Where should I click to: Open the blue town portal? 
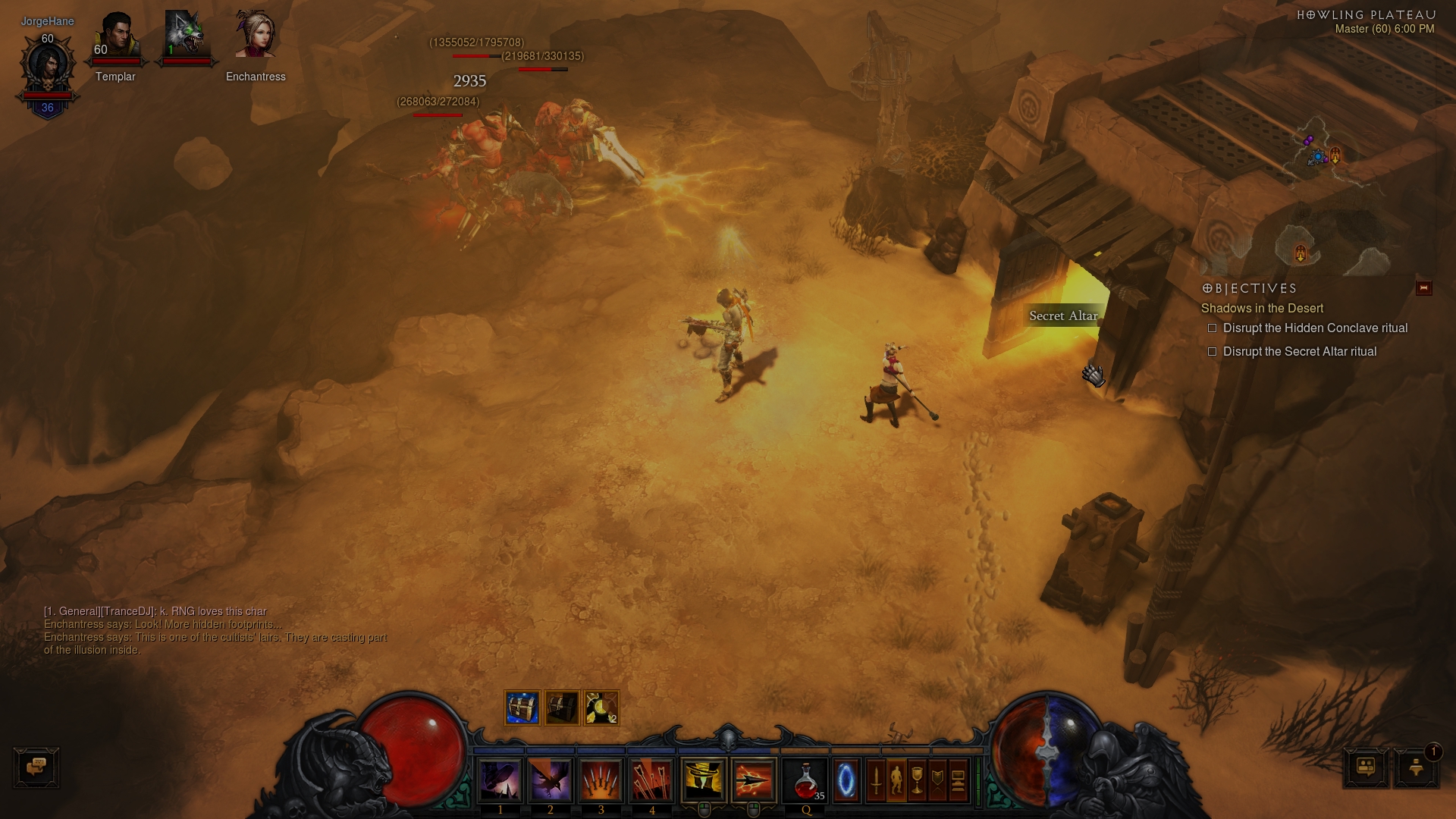[x=846, y=780]
